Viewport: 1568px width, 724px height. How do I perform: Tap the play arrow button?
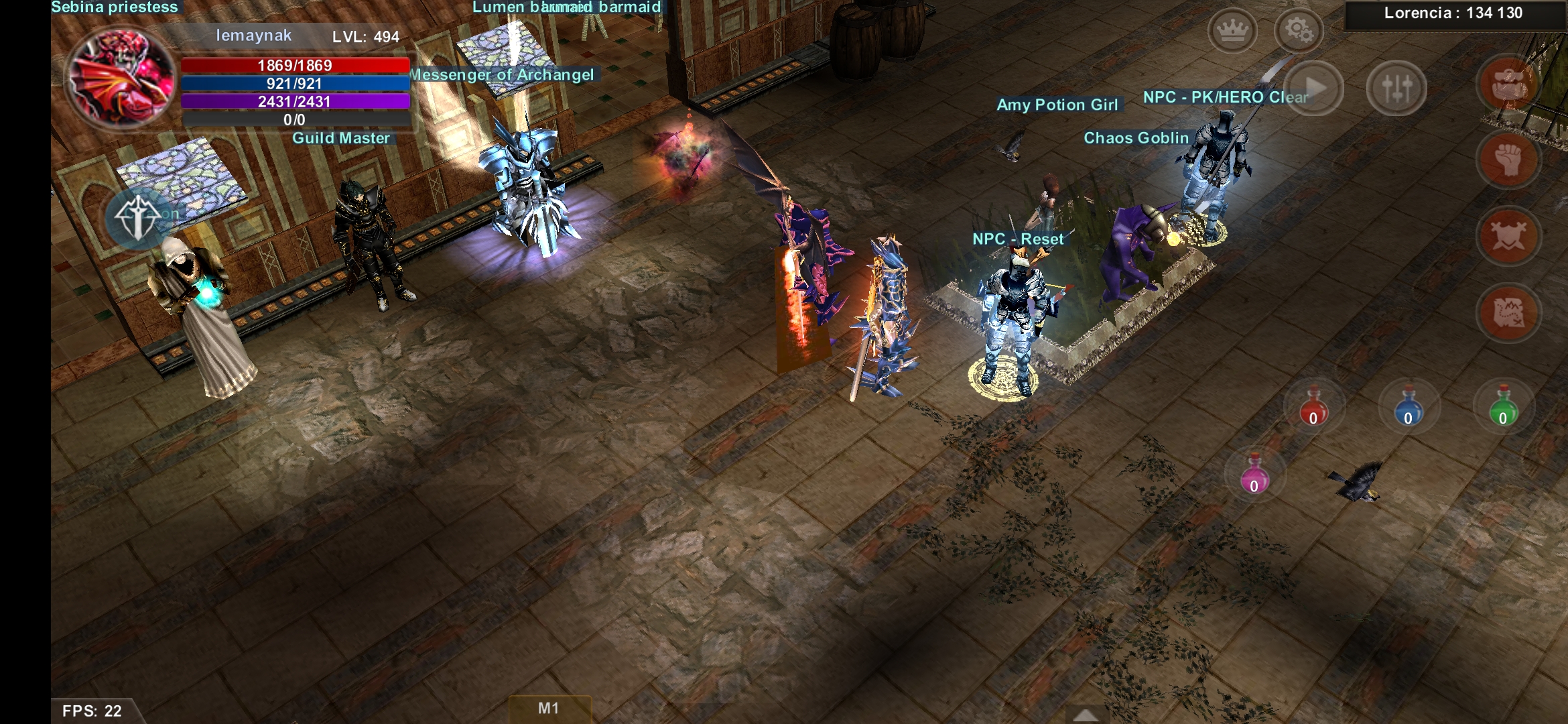[x=1314, y=88]
